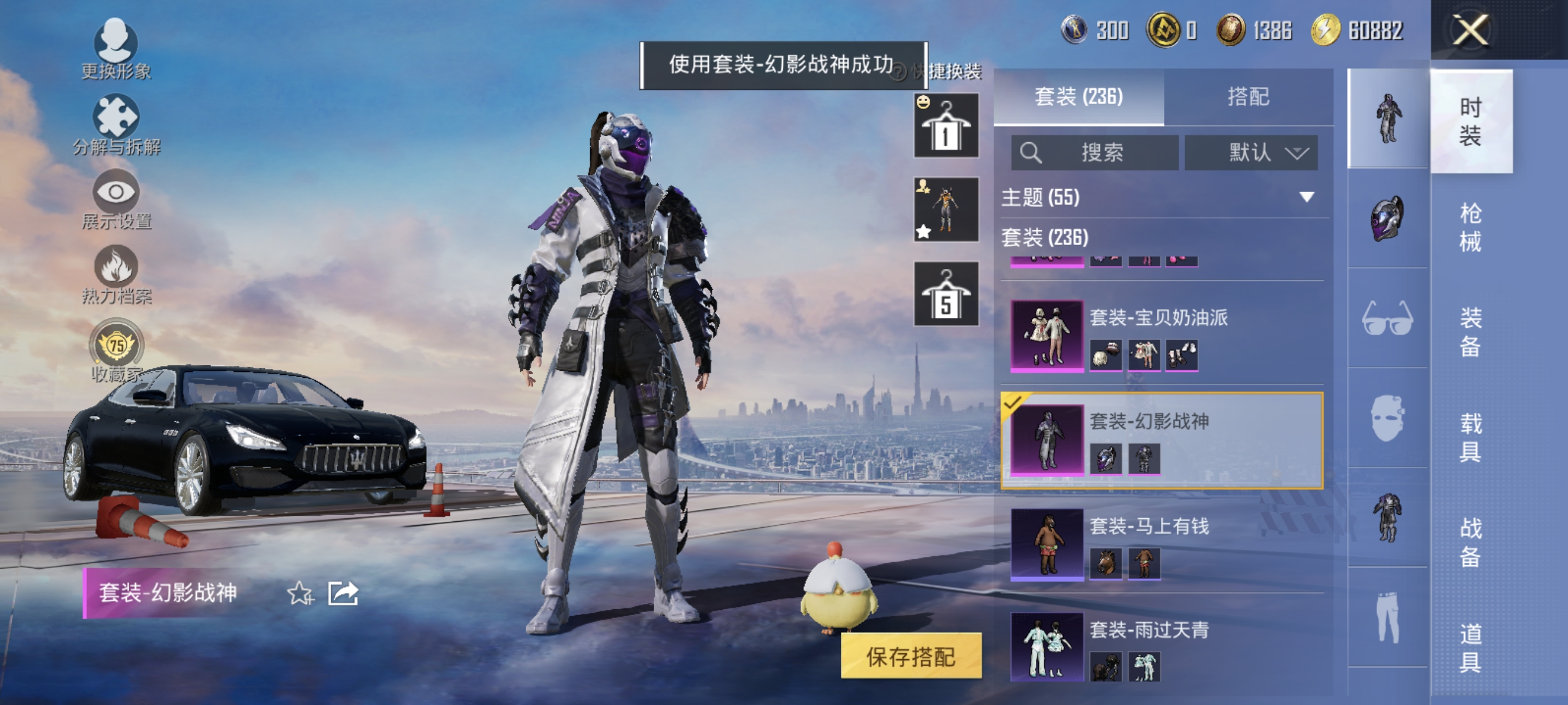The image size is (1568, 705).
Task: Expand the 默认 sort order dropdown
Action: [x=1251, y=153]
